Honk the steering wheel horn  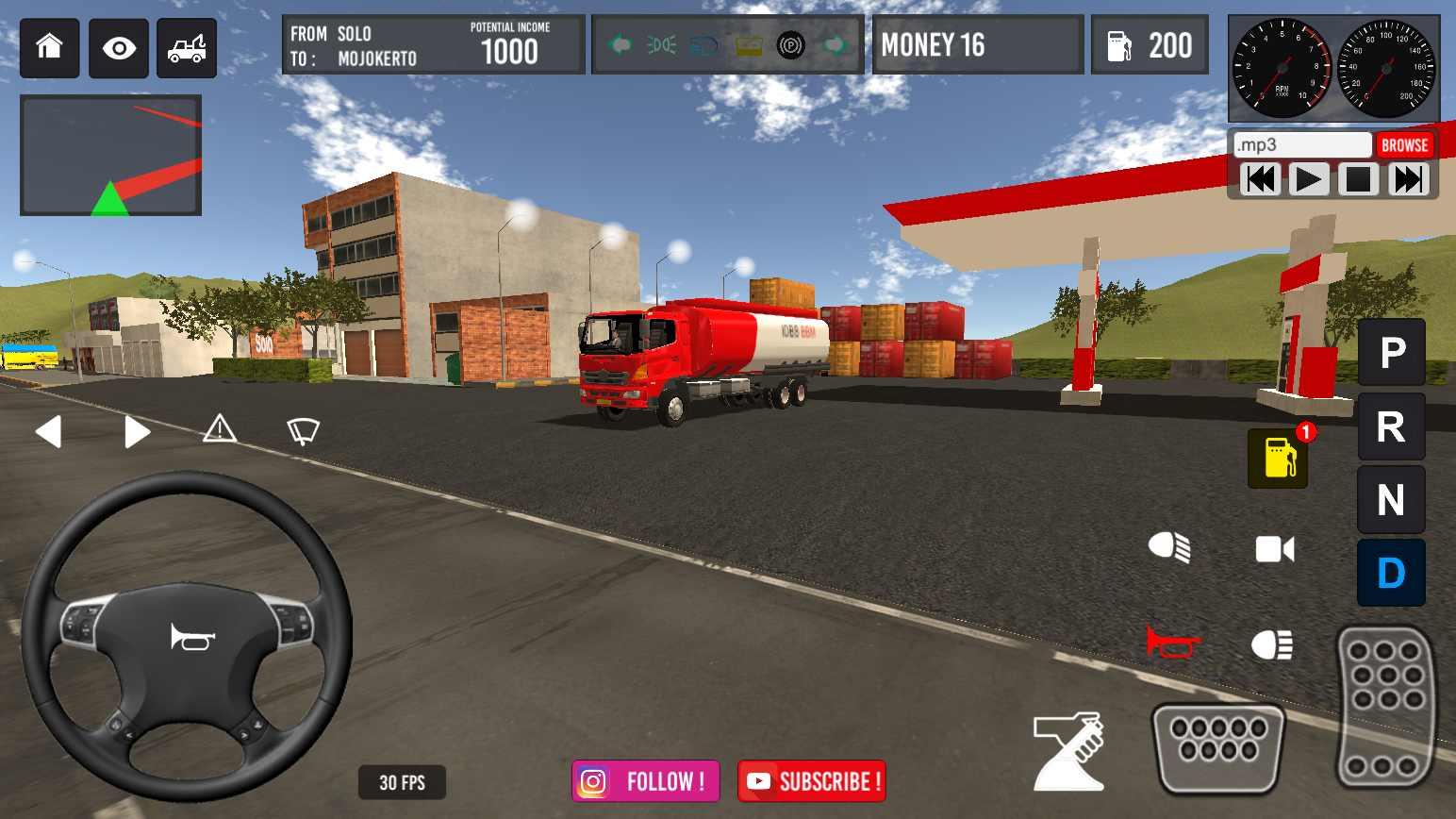pos(192,638)
